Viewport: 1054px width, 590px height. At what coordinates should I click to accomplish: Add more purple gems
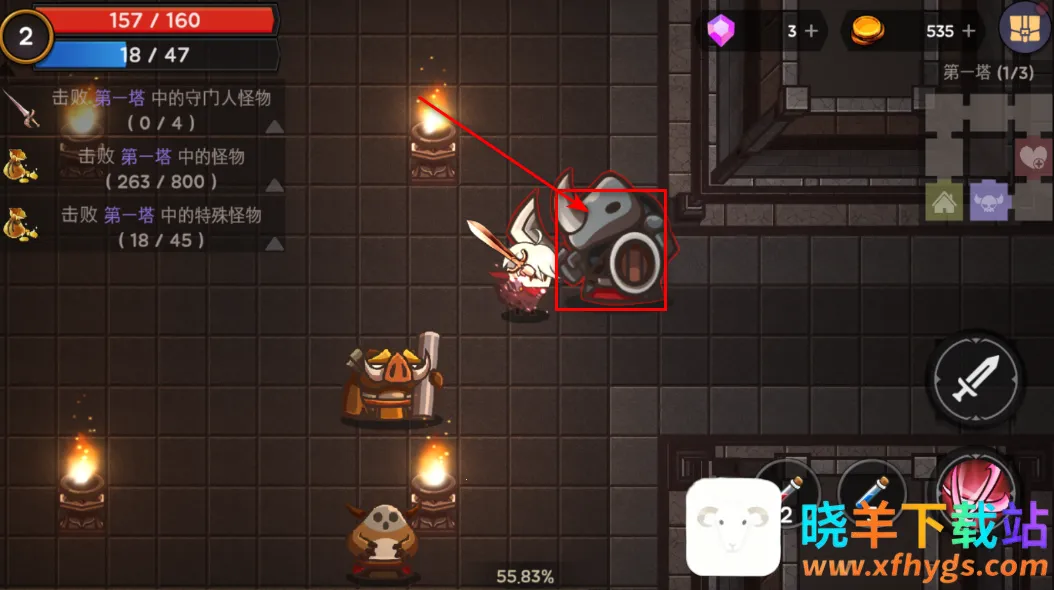(x=811, y=31)
